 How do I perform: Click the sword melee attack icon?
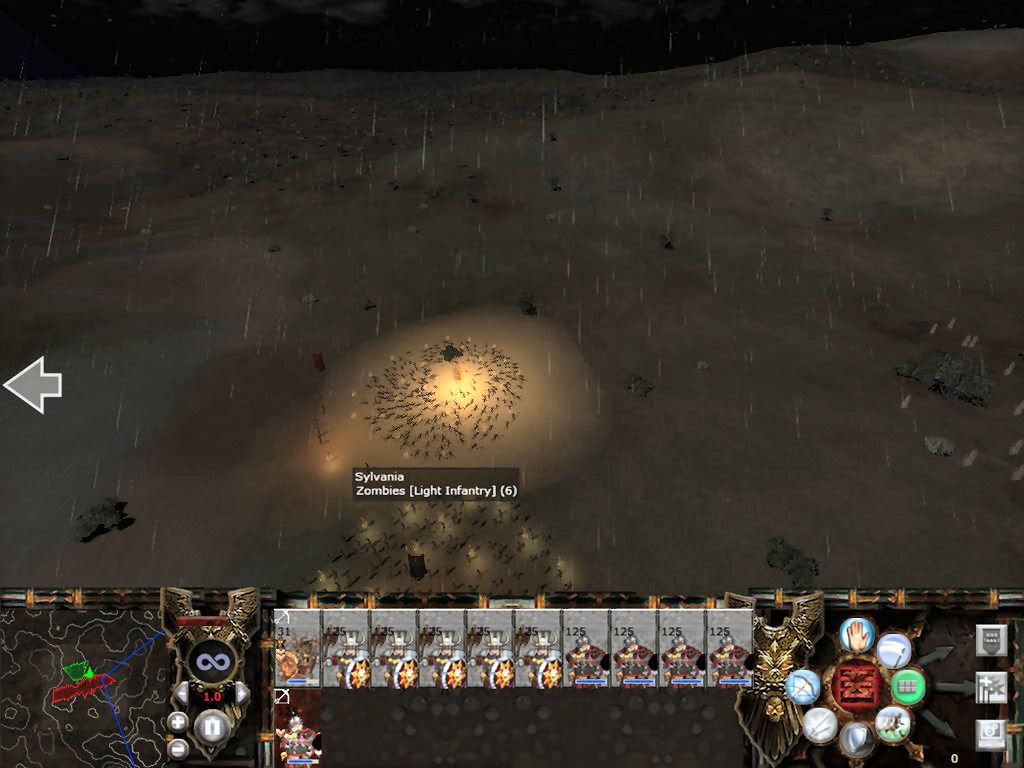tap(819, 723)
